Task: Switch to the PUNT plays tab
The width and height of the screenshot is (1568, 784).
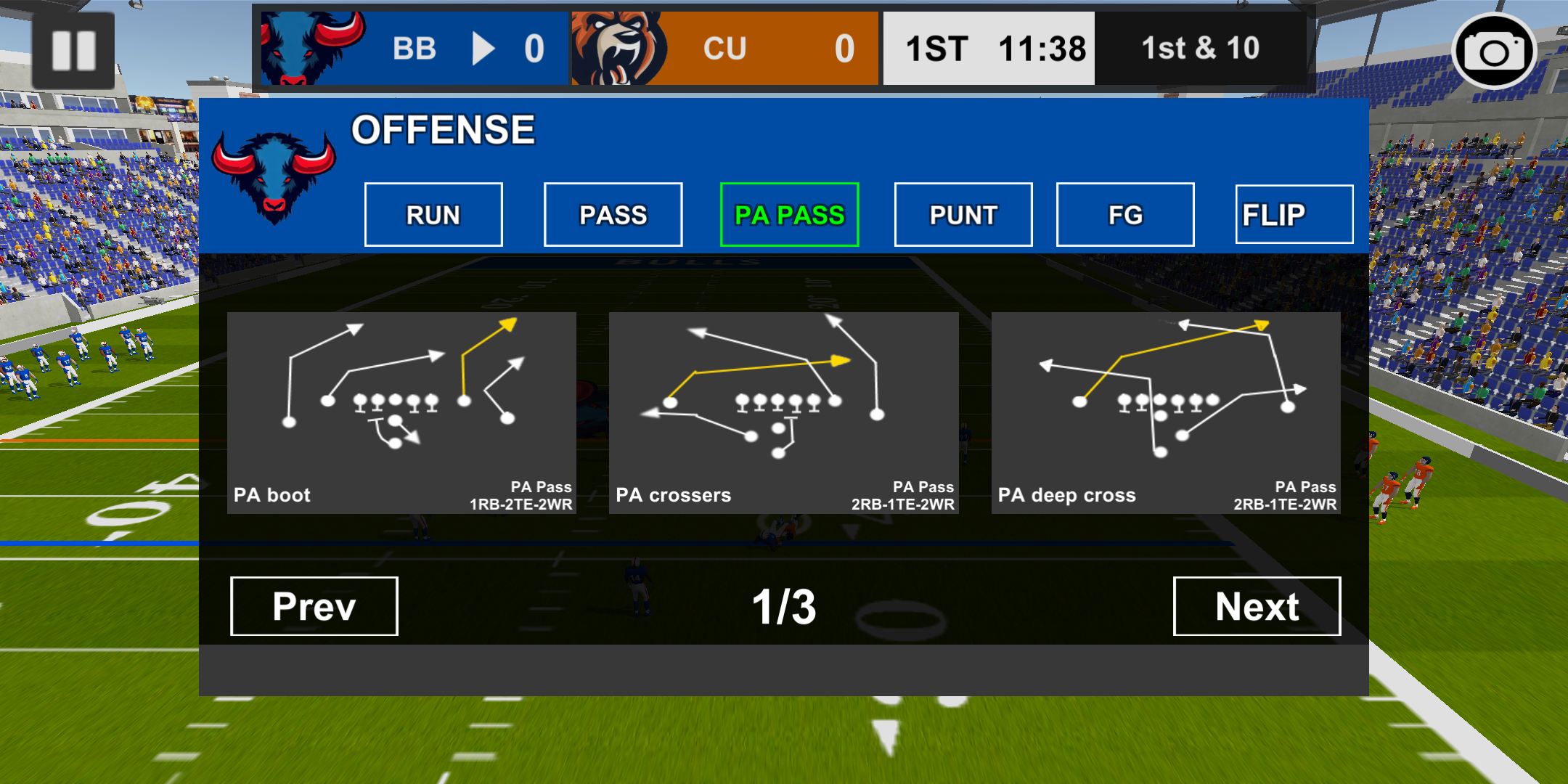Action: click(x=963, y=214)
